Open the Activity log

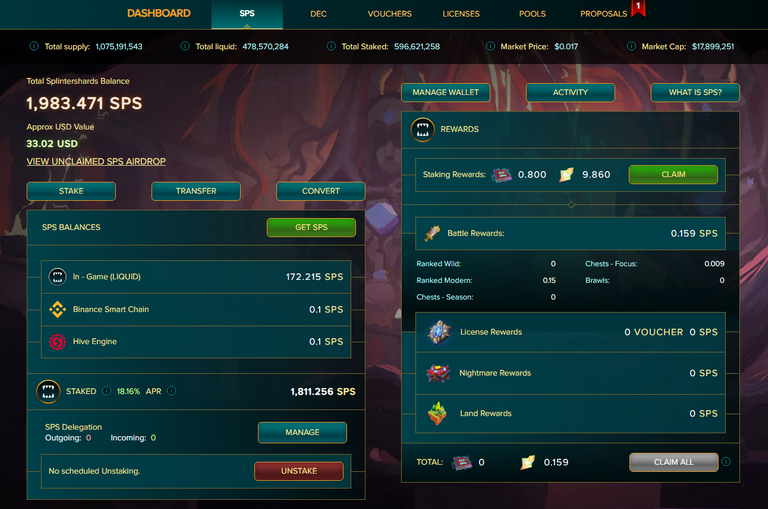point(570,92)
